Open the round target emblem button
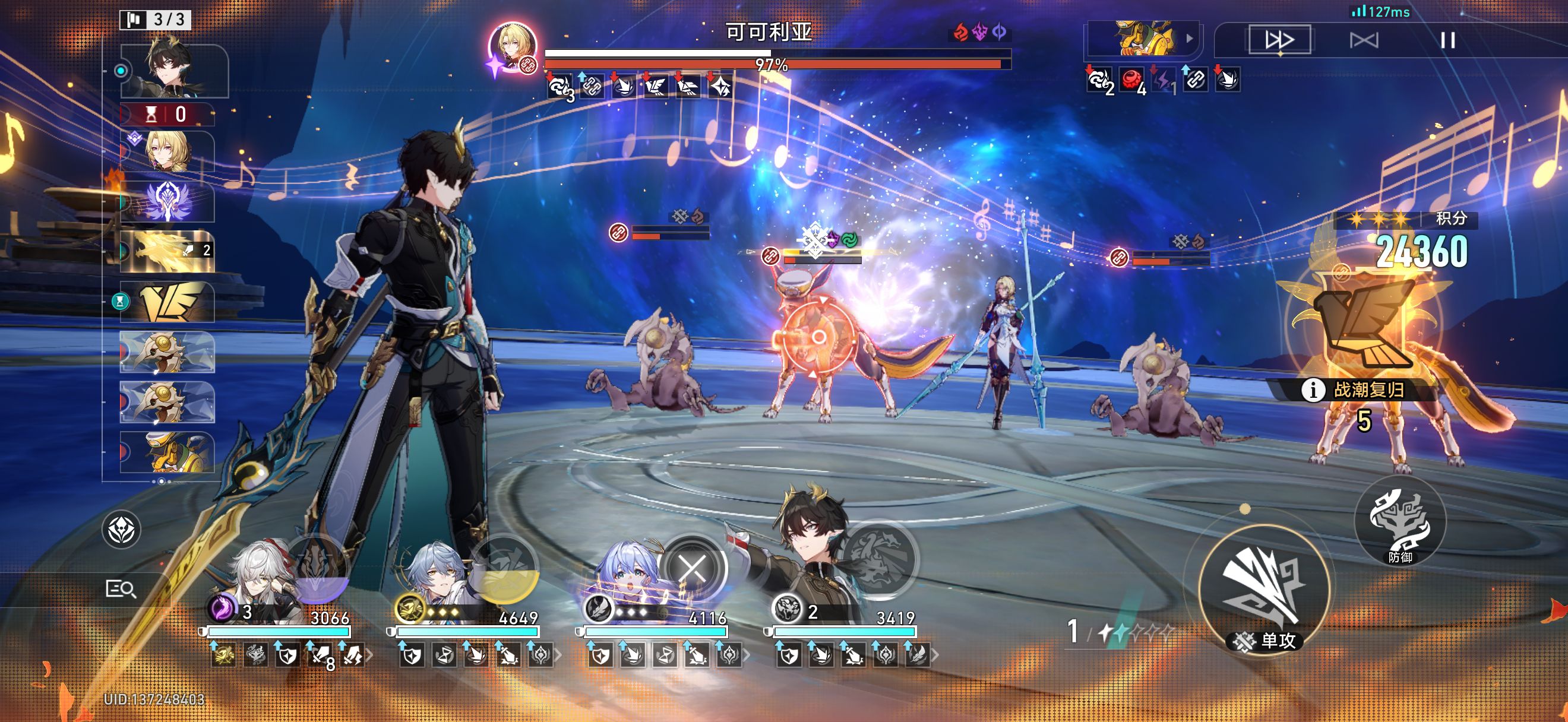The width and height of the screenshot is (1568, 722). coord(121,530)
